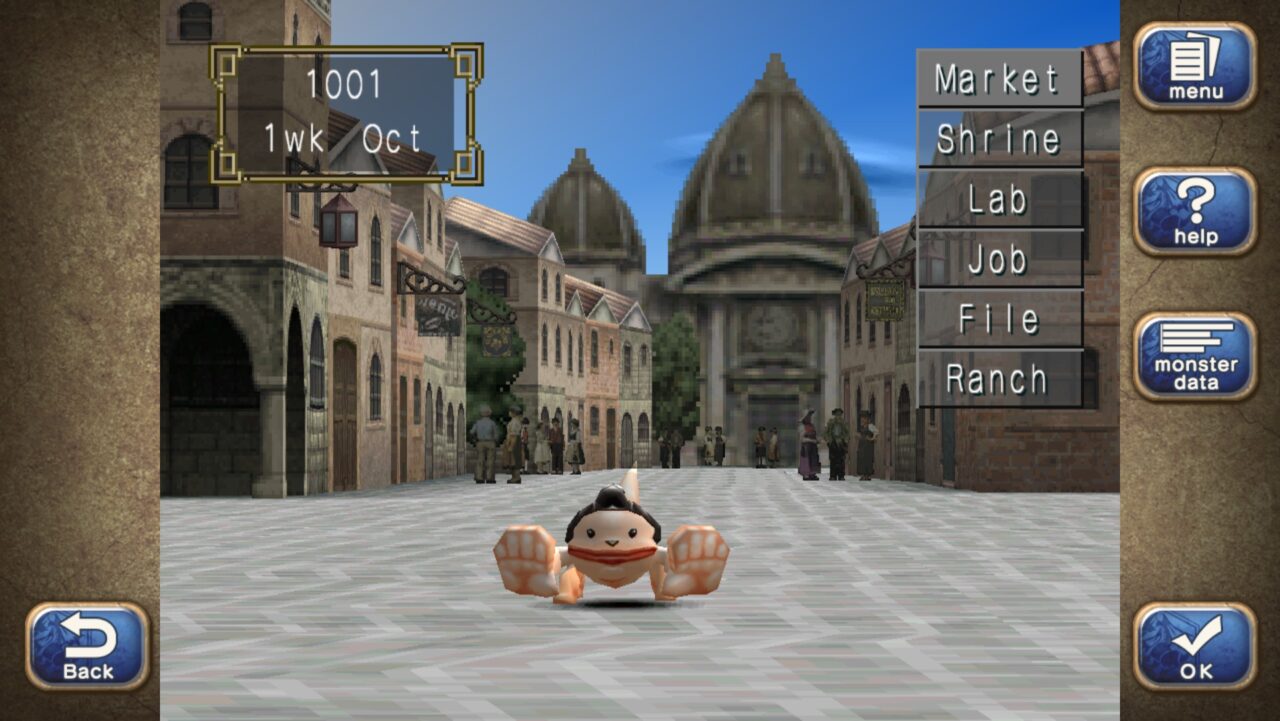Return to the Ranch

[999, 379]
